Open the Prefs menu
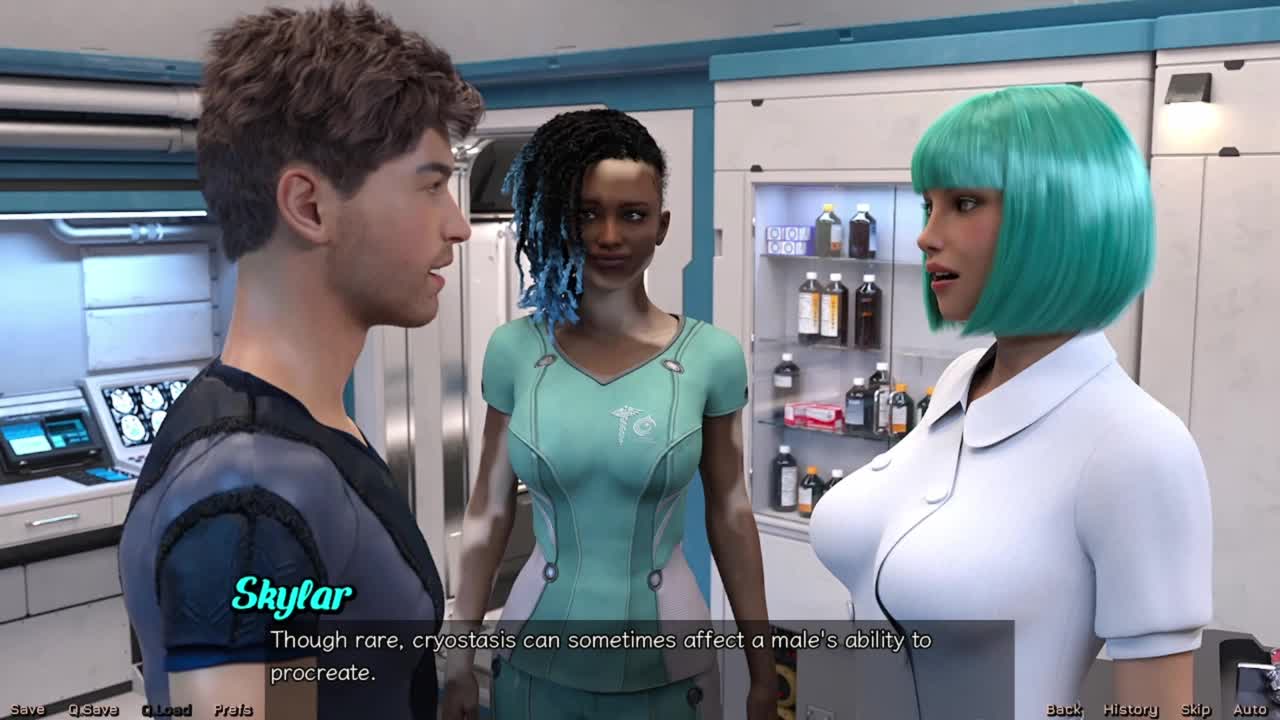Screen dimensions: 1280x720 (233, 710)
